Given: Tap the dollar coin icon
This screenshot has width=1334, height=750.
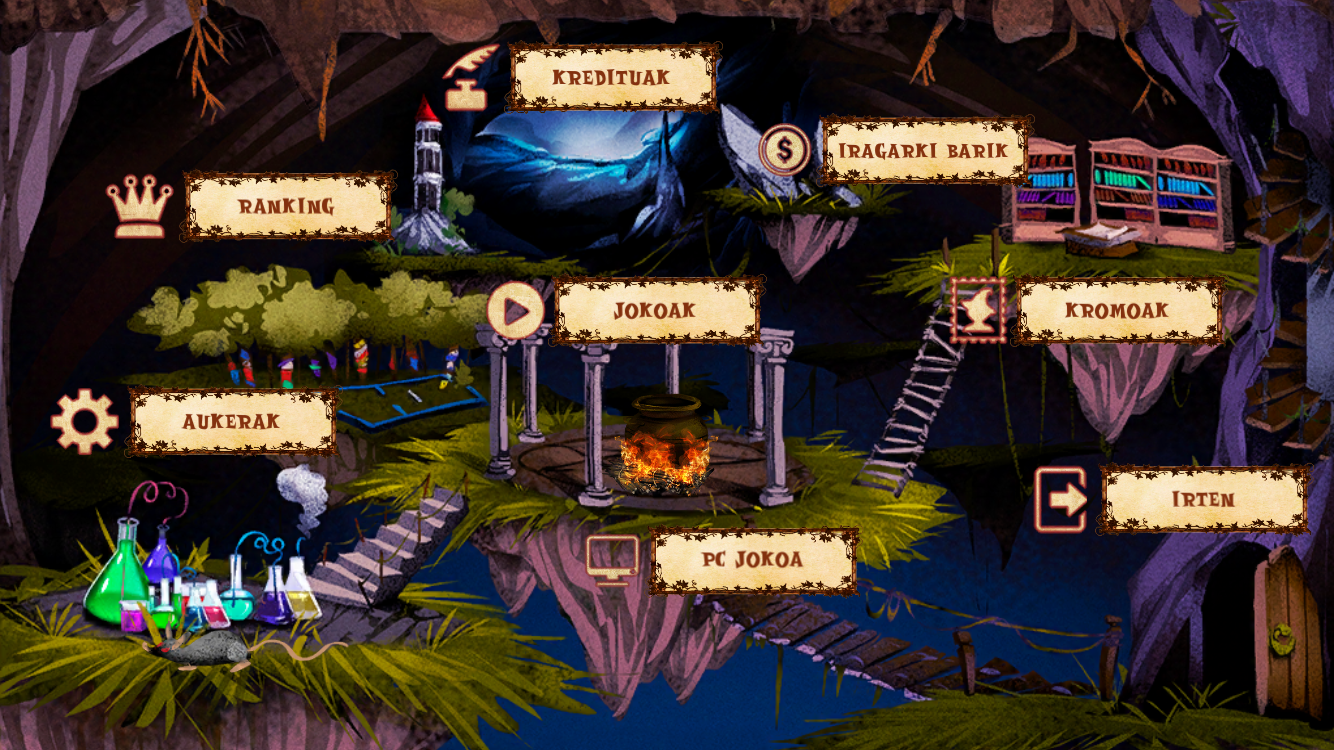Looking at the screenshot, I should point(785,150).
